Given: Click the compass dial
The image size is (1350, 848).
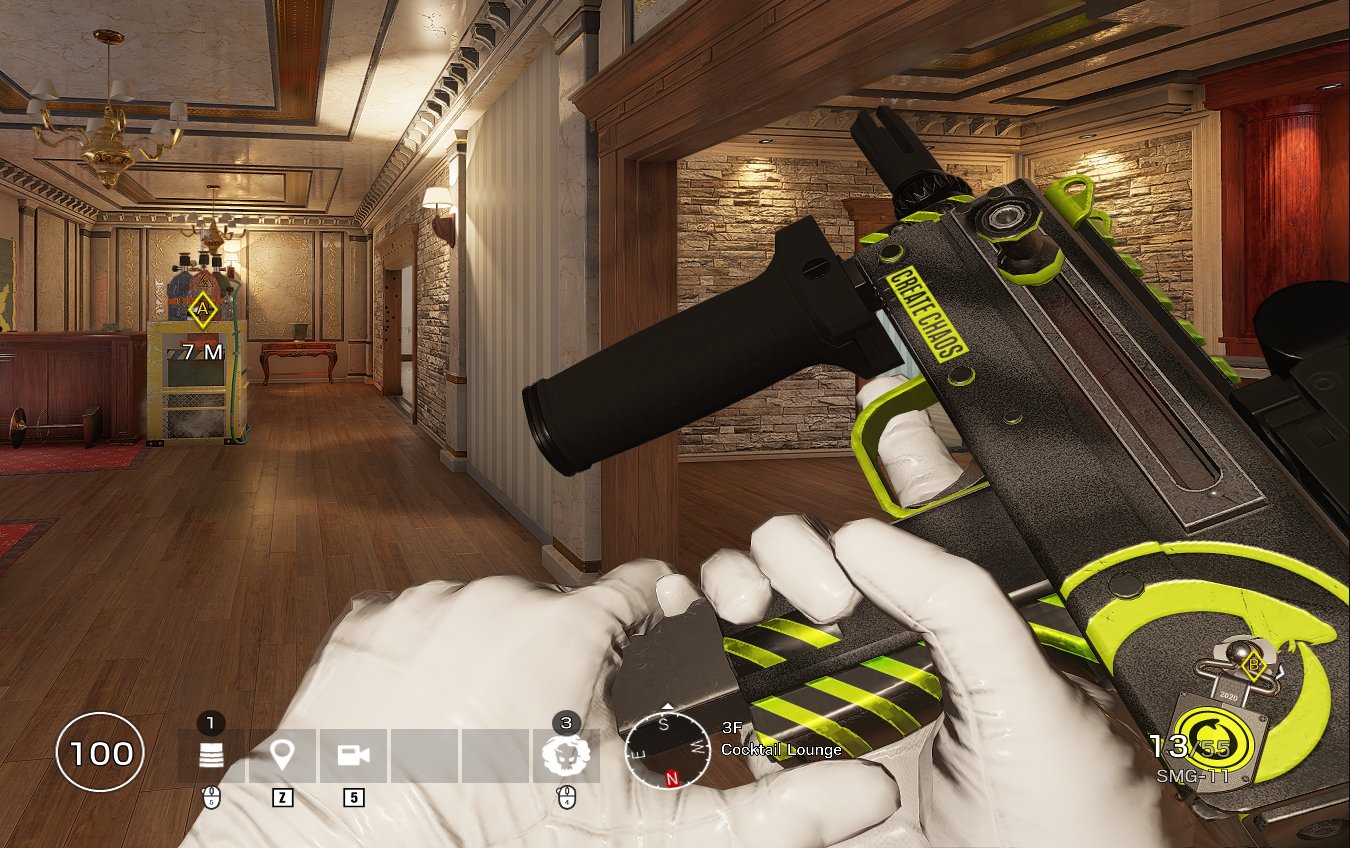Looking at the screenshot, I should pyautogui.click(x=667, y=746).
